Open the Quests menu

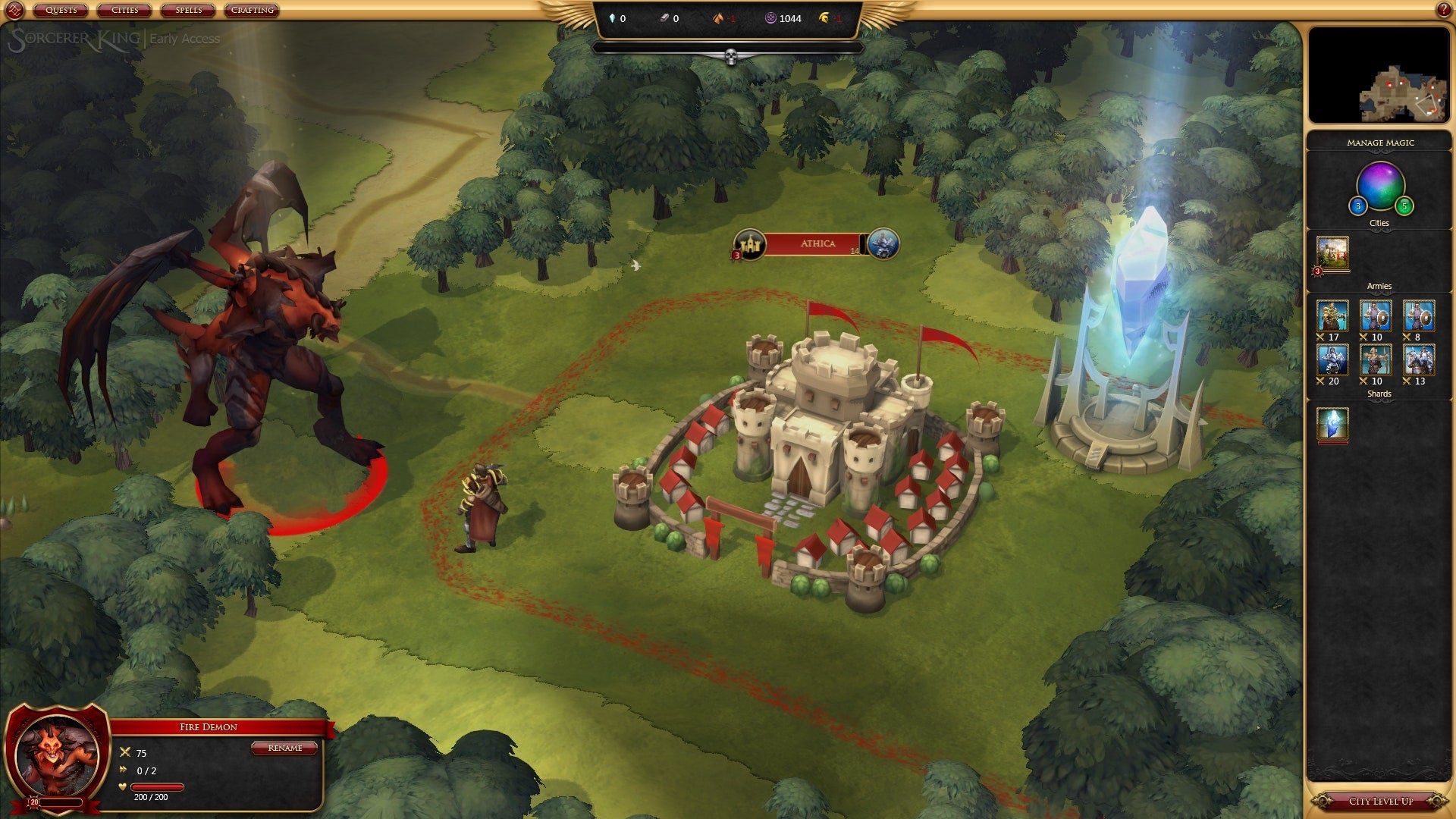click(61, 11)
